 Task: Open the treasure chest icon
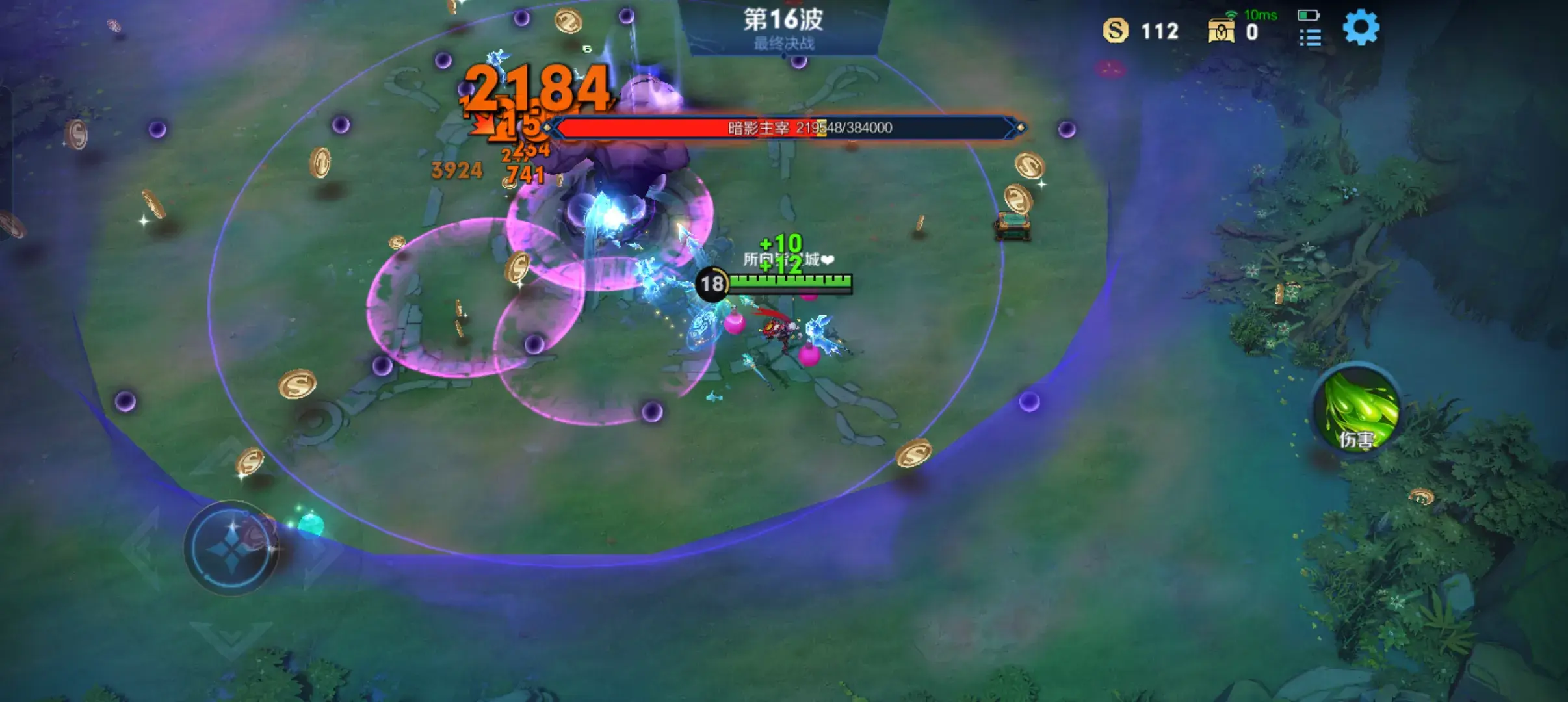1221,31
